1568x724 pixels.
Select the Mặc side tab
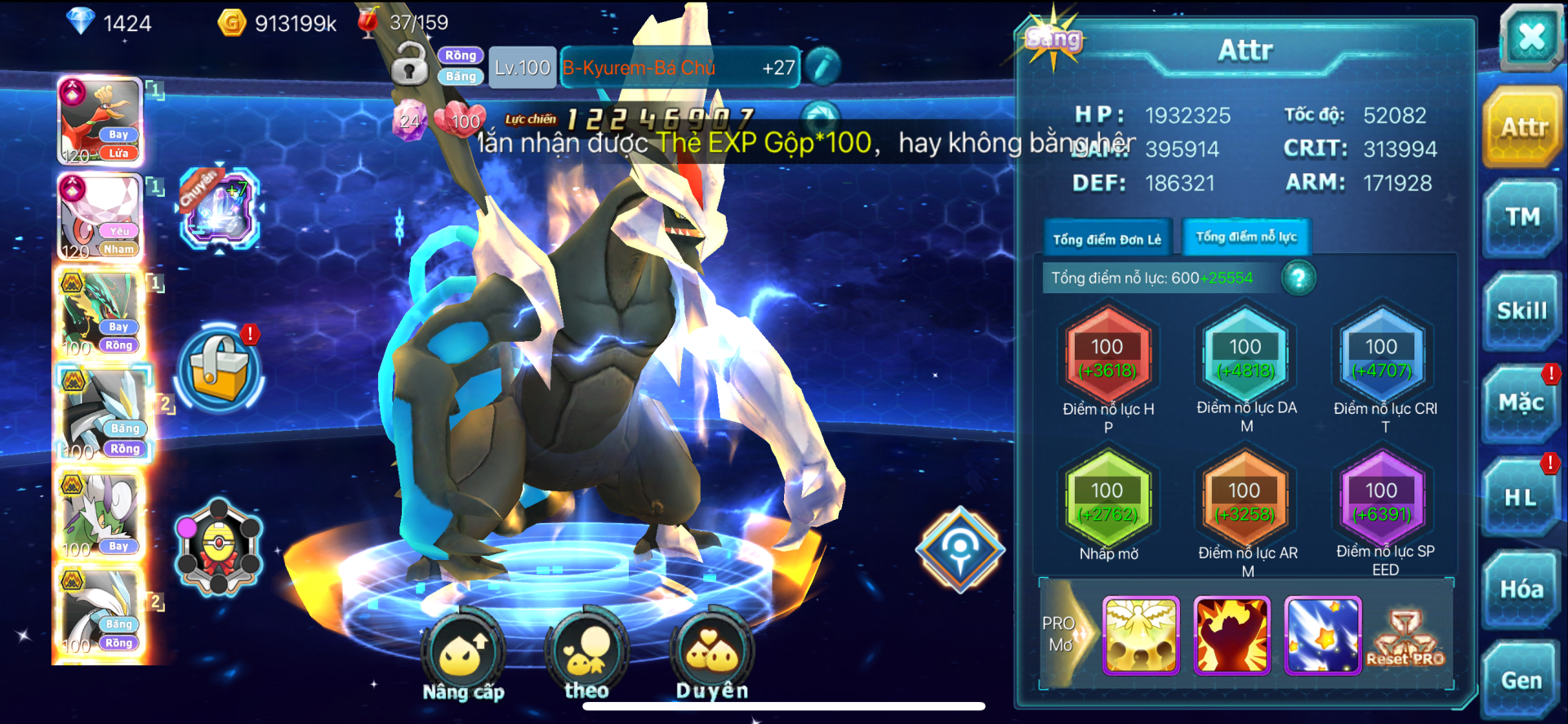1521,403
